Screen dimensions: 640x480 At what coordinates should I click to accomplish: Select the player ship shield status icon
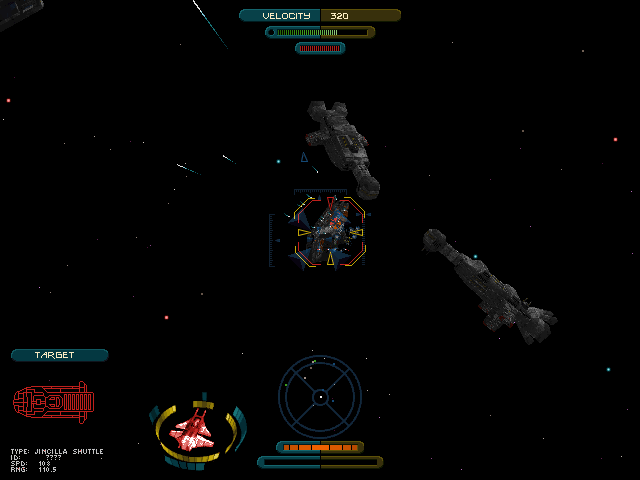[196, 430]
